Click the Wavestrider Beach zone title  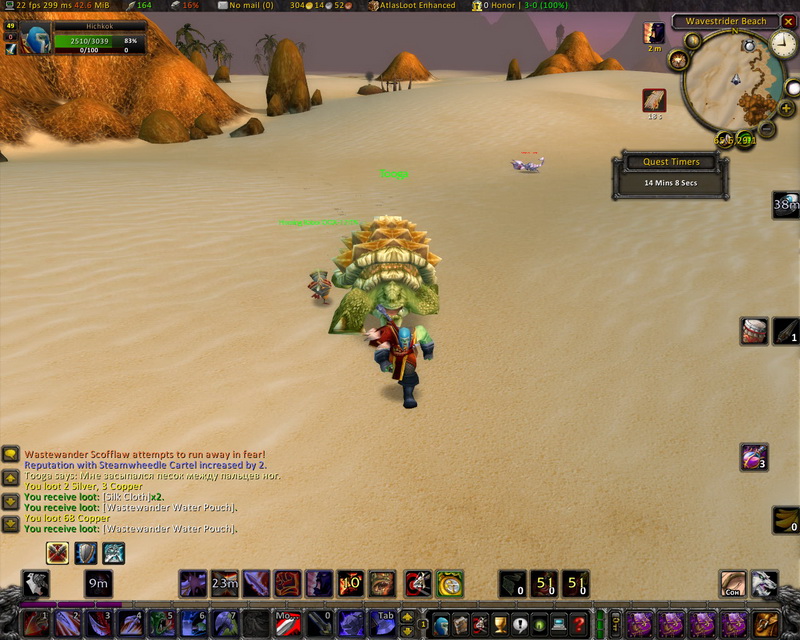pos(726,21)
